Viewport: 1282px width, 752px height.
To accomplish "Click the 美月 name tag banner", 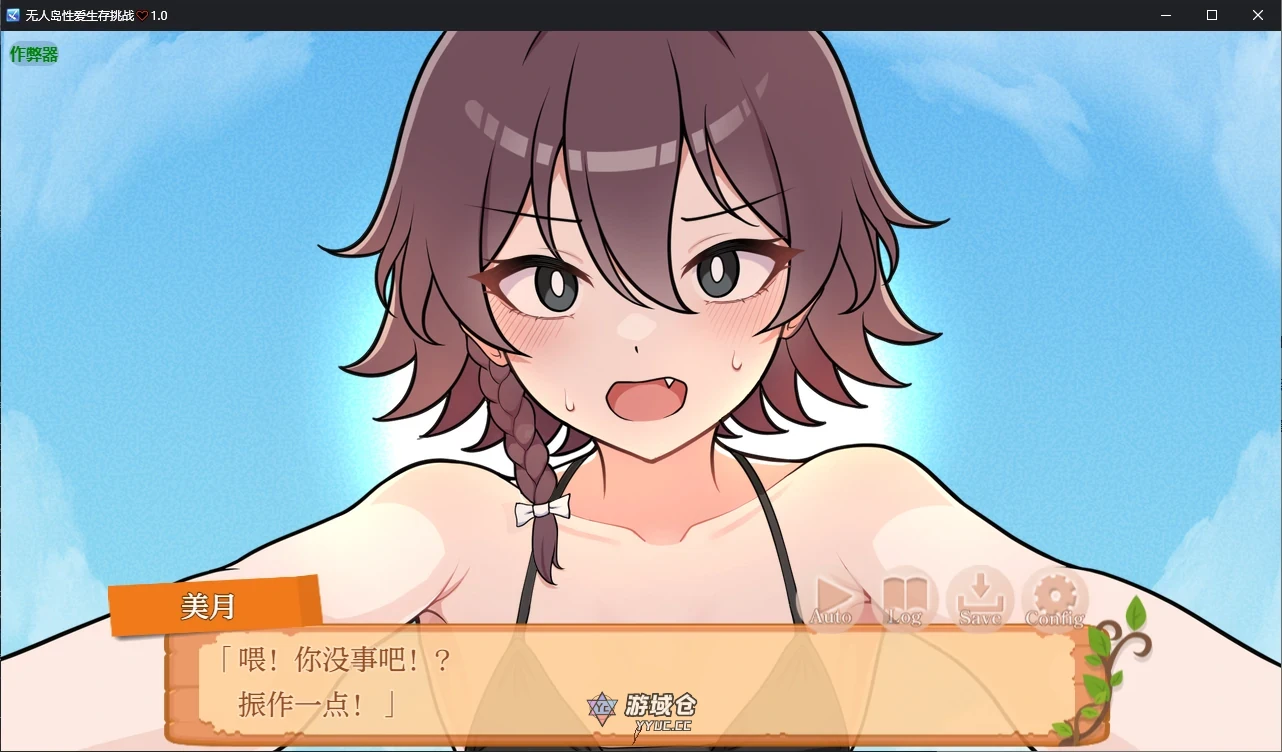I will click(x=211, y=605).
